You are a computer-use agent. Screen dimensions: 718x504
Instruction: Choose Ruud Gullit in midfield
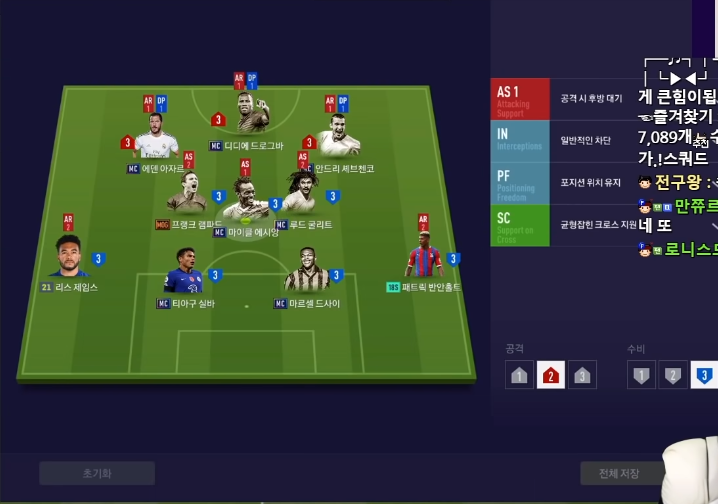(x=300, y=194)
